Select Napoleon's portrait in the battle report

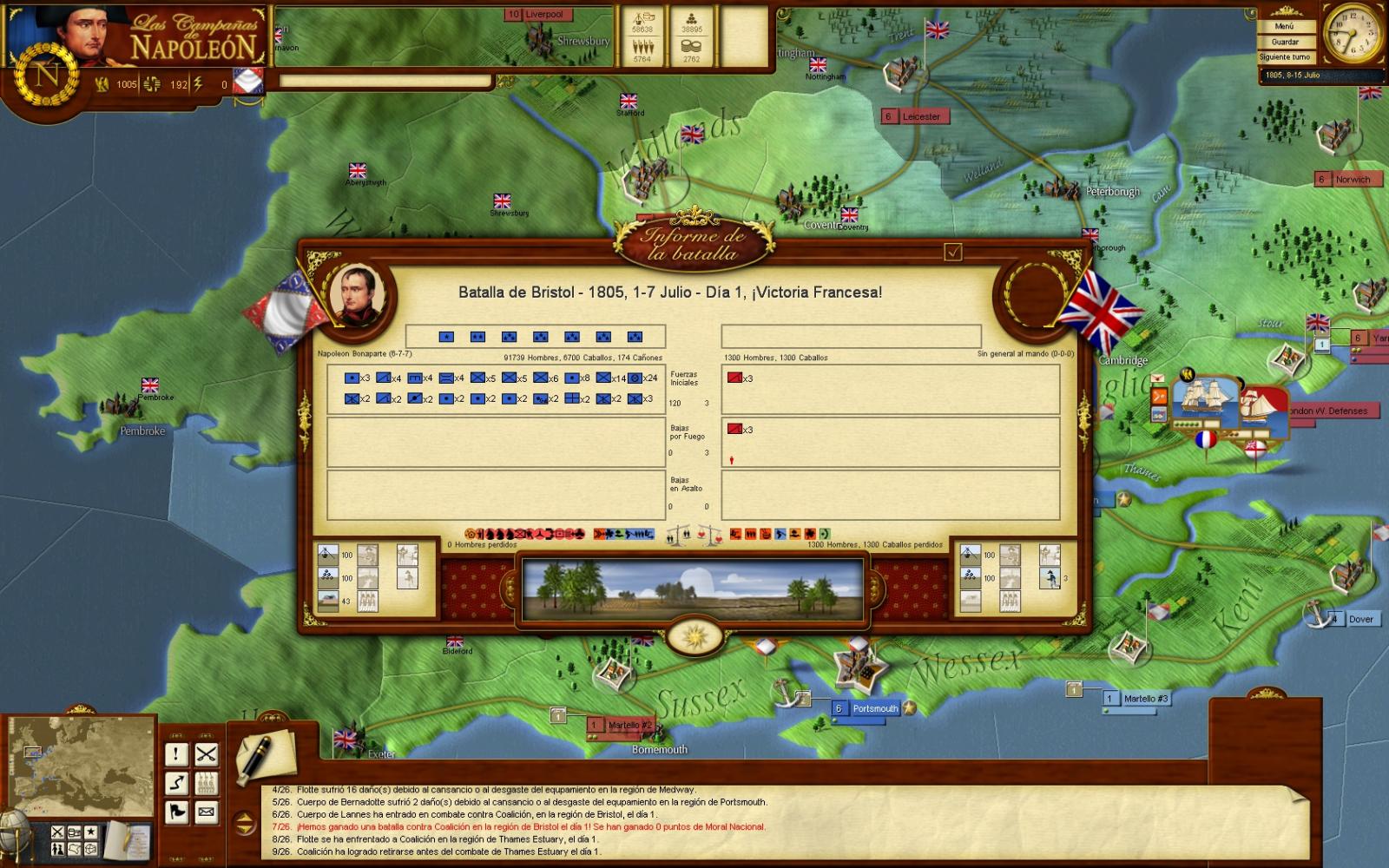pos(353,294)
